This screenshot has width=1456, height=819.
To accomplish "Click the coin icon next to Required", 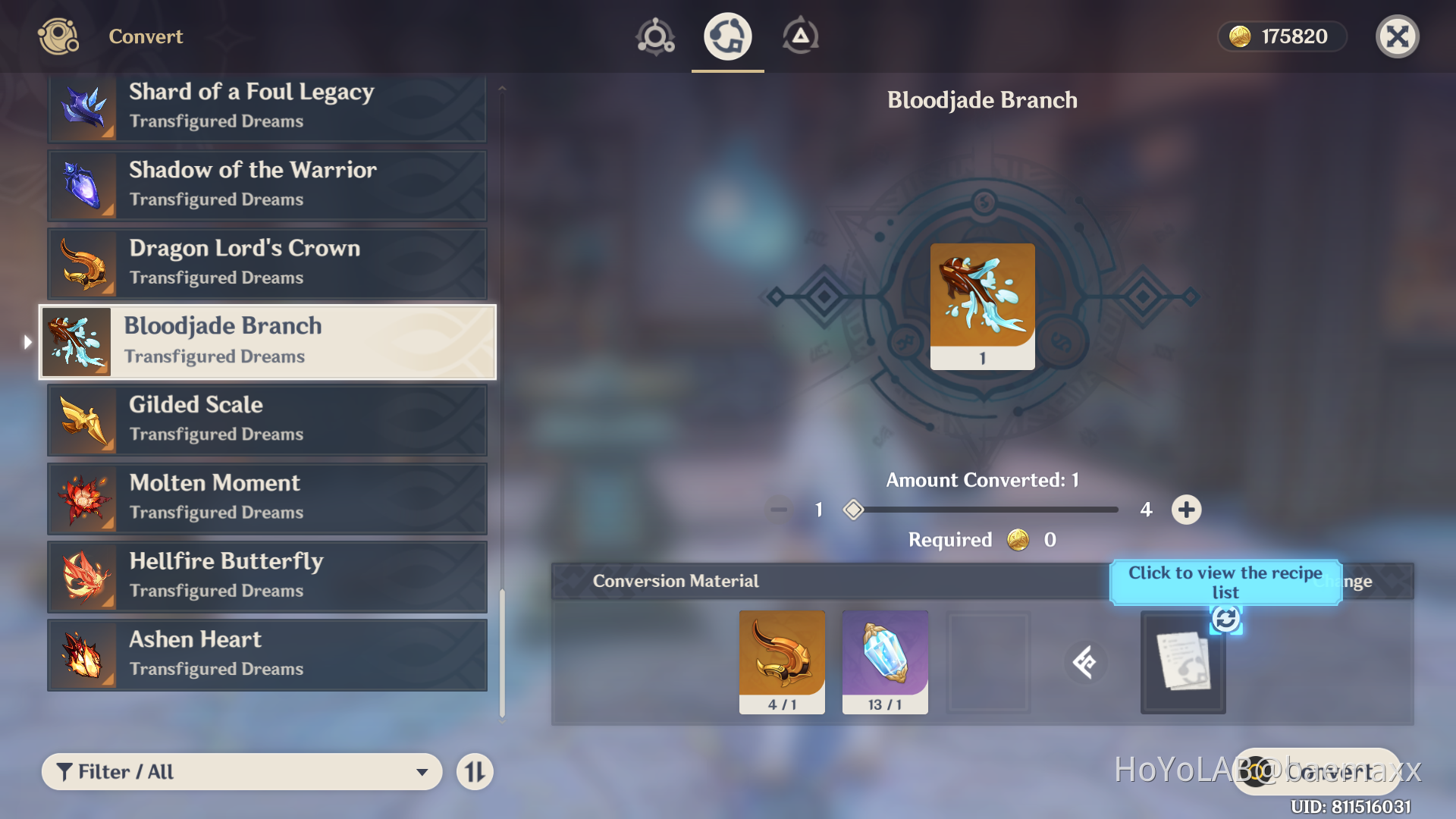I will (x=1018, y=540).
